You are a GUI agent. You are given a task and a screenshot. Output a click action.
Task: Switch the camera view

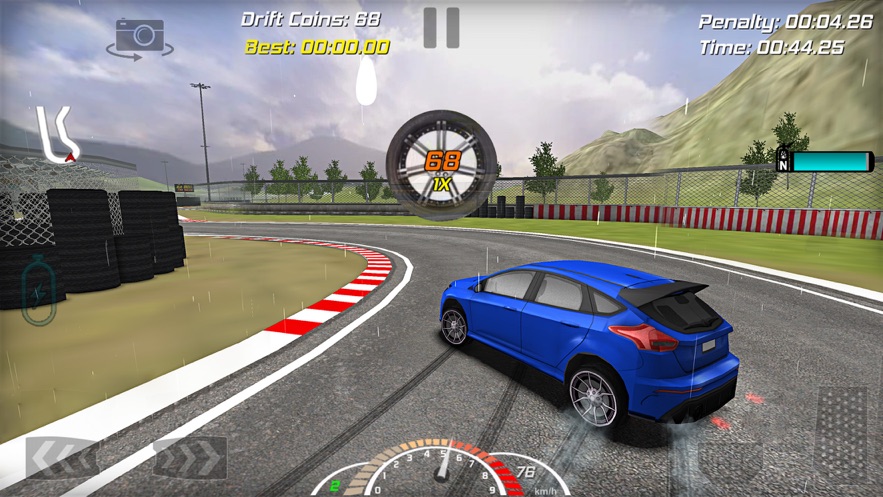pos(139,38)
